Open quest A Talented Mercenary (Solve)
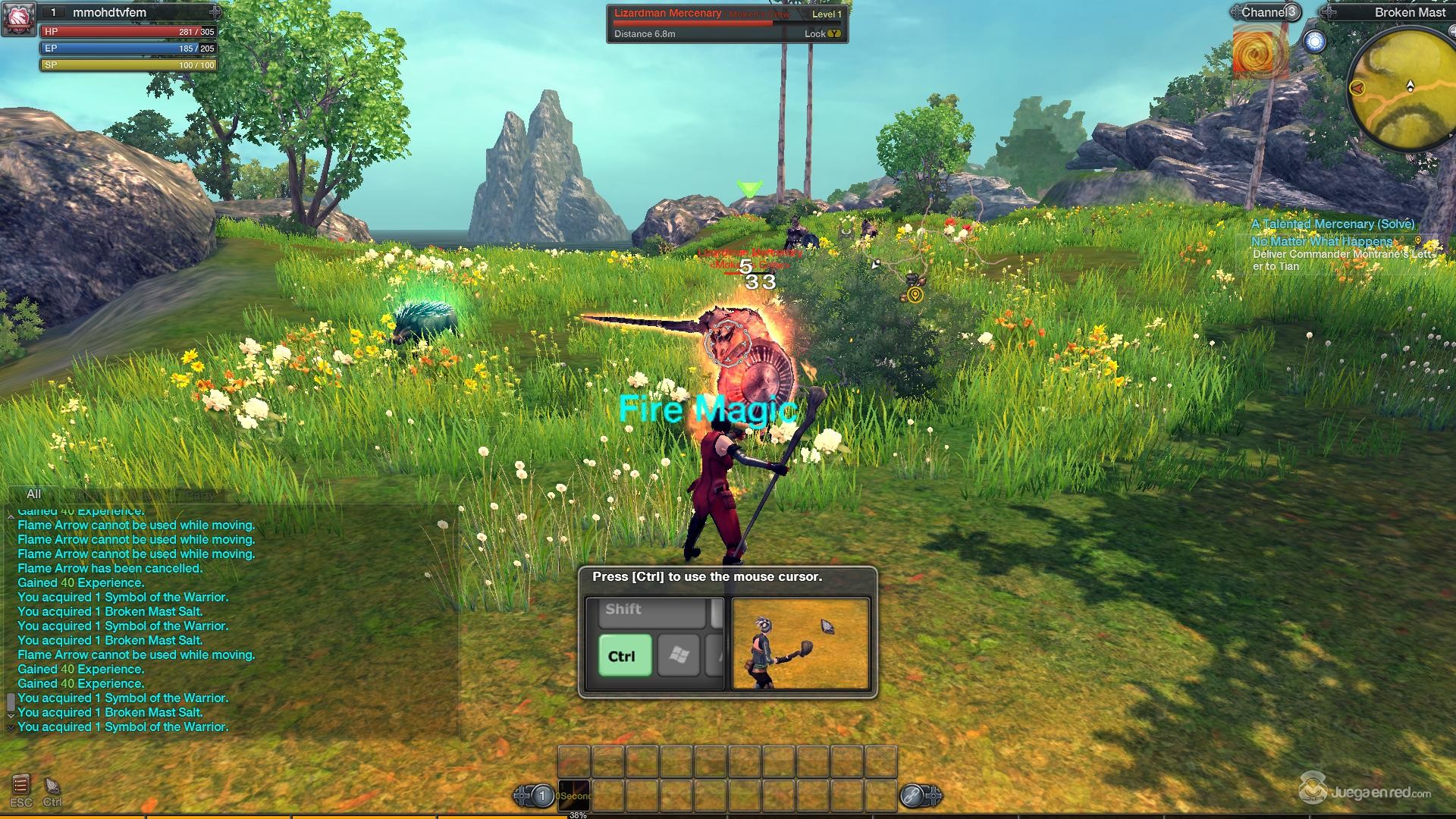This screenshot has height=819, width=1456. [1332, 224]
